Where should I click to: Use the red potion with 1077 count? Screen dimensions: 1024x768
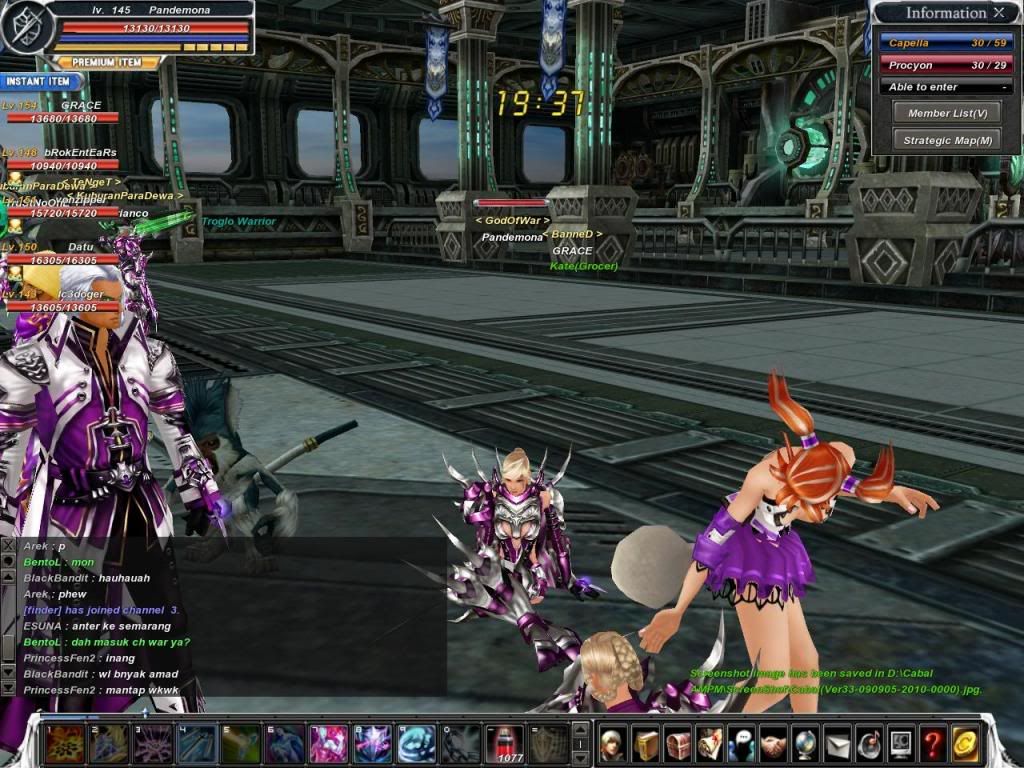tap(504, 743)
